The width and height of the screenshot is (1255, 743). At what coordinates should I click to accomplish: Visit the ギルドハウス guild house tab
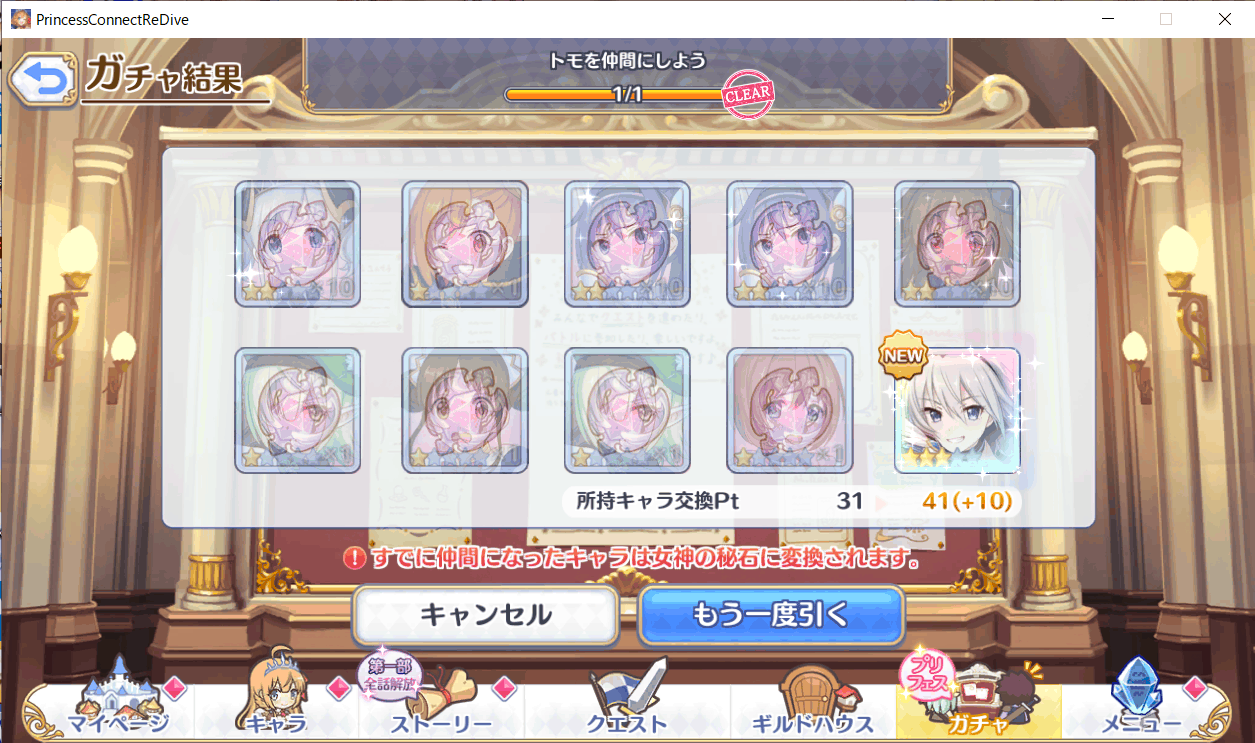tap(810, 705)
